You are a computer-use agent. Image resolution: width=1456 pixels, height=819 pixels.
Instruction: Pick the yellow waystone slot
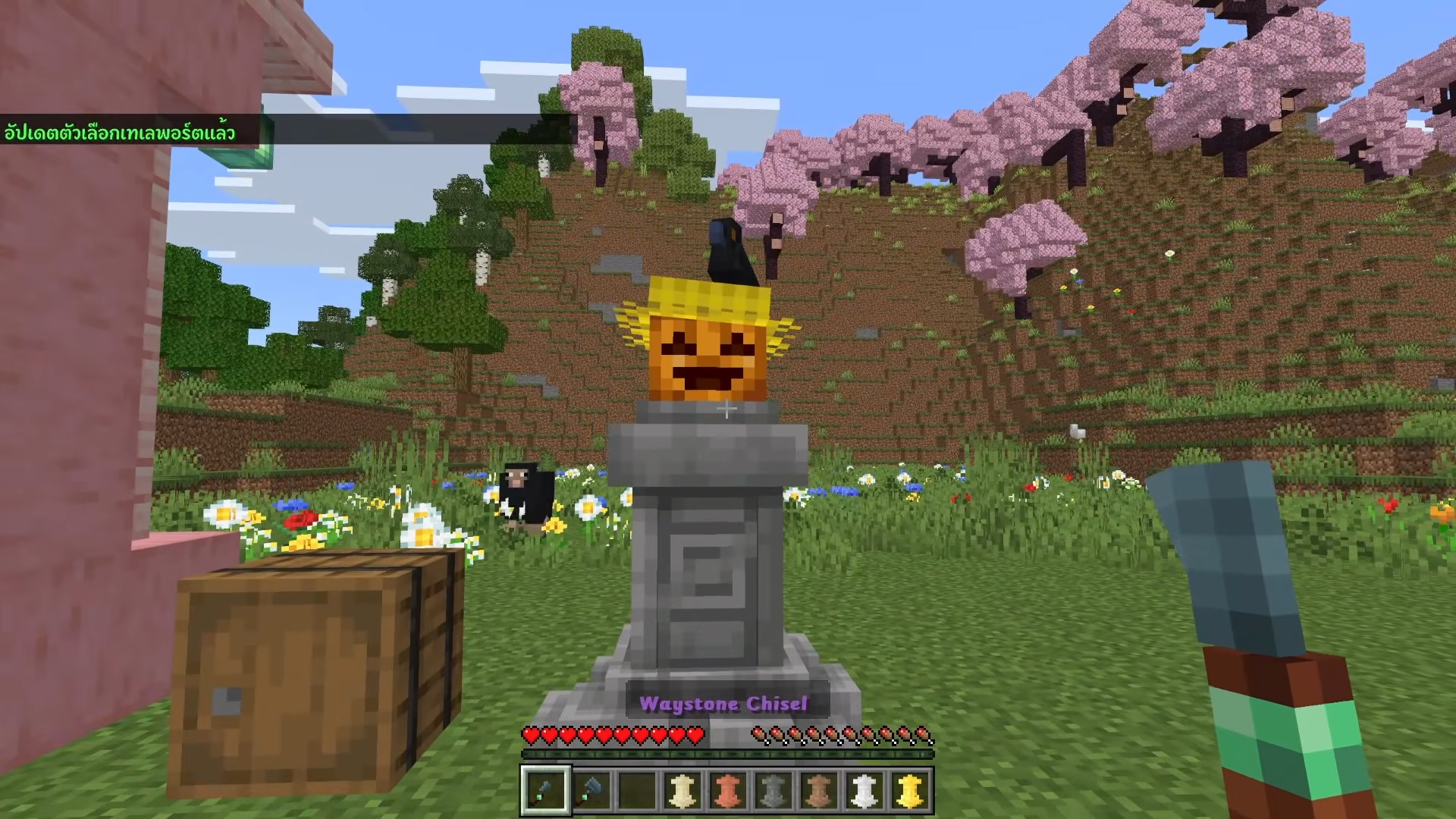[909, 790]
